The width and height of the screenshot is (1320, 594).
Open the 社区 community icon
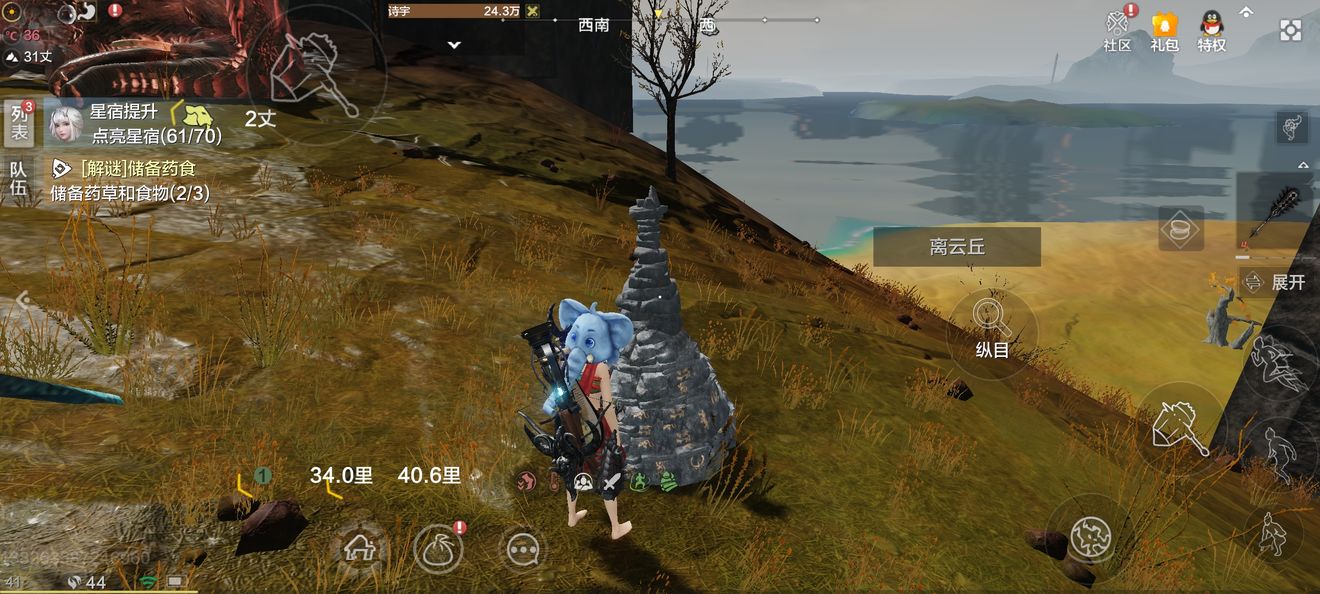[x=1117, y=30]
